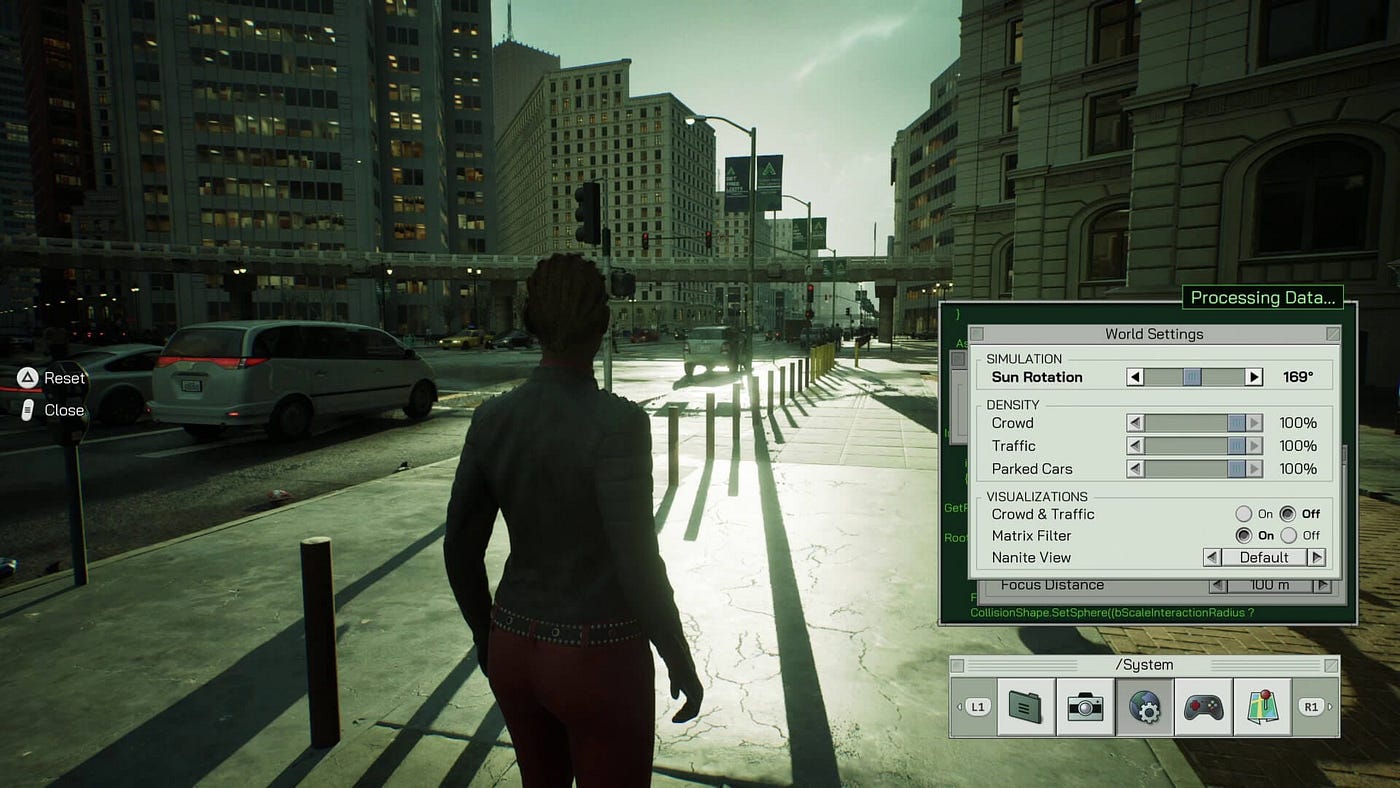Click the Sun Rotation slider handle
This screenshot has width=1400, height=788.
(1192, 377)
